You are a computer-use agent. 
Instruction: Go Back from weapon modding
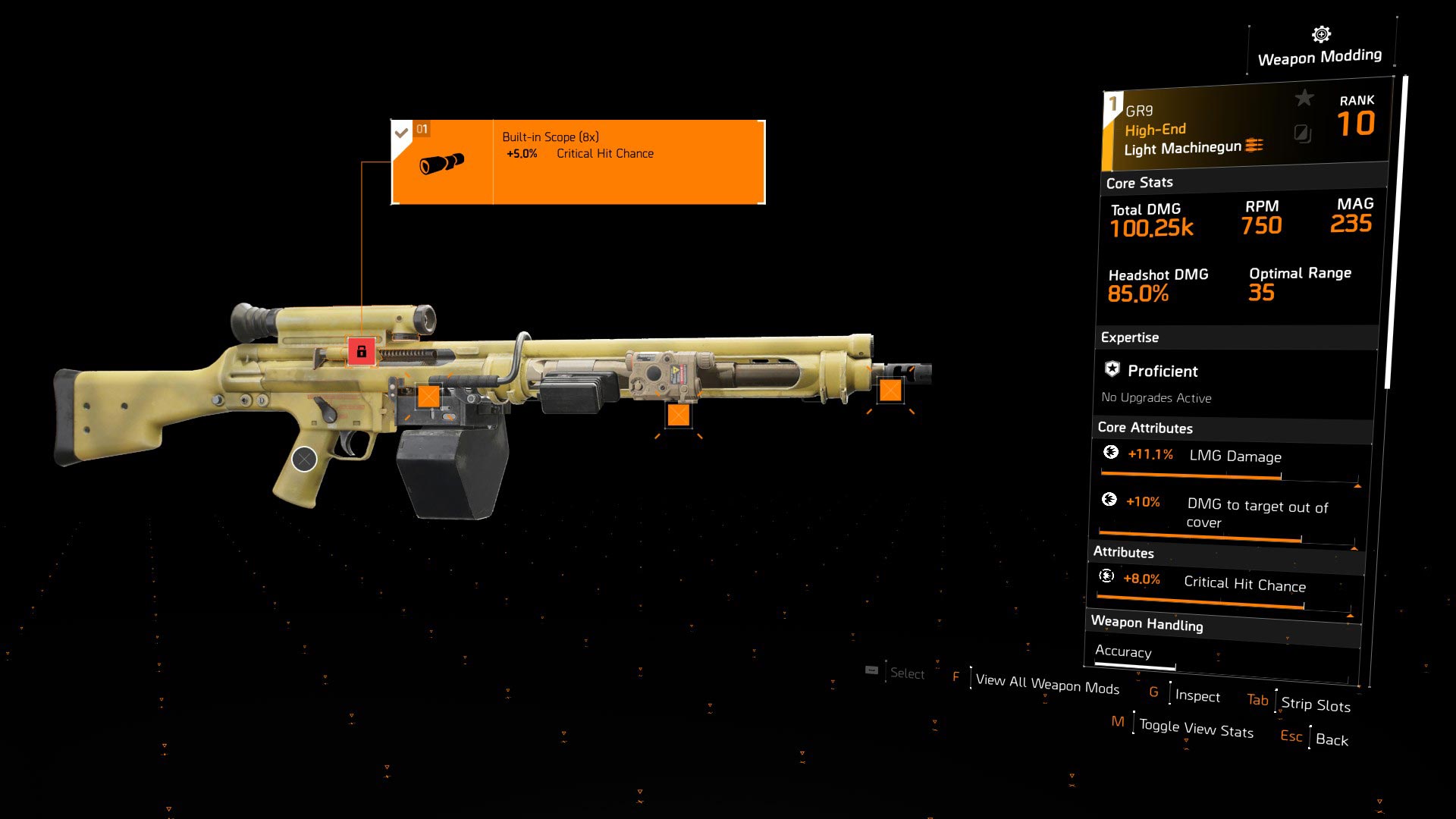point(1331,740)
